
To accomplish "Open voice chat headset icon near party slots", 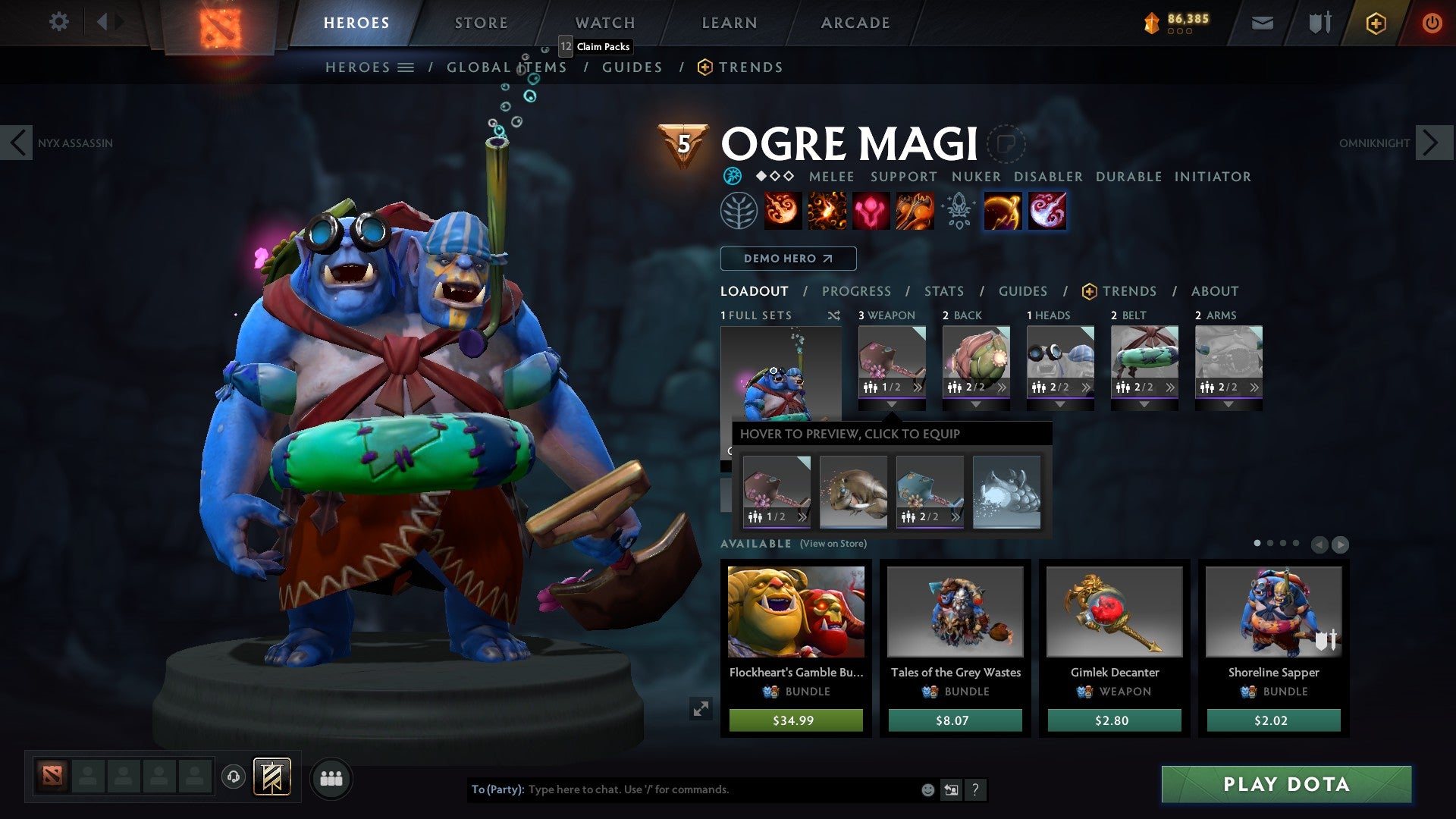I will tap(234, 778).
